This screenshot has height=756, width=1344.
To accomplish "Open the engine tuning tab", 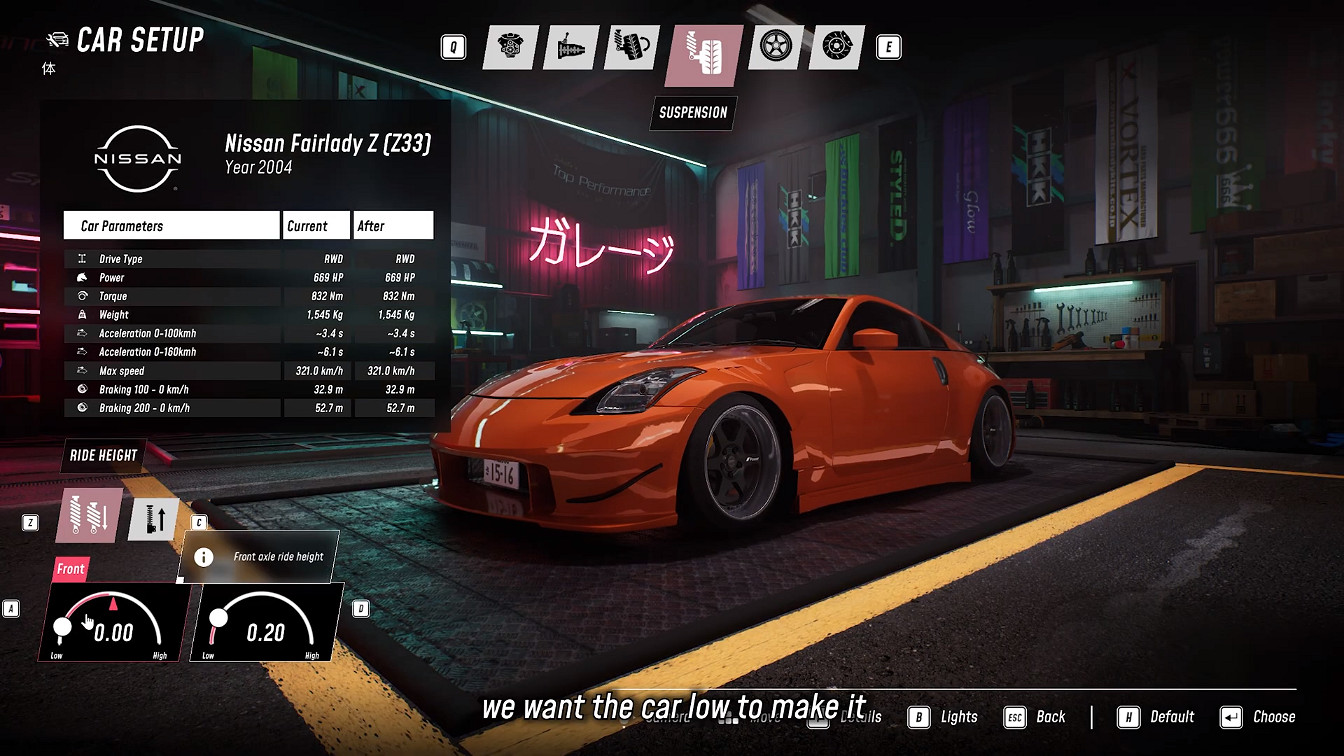I will click(x=511, y=47).
